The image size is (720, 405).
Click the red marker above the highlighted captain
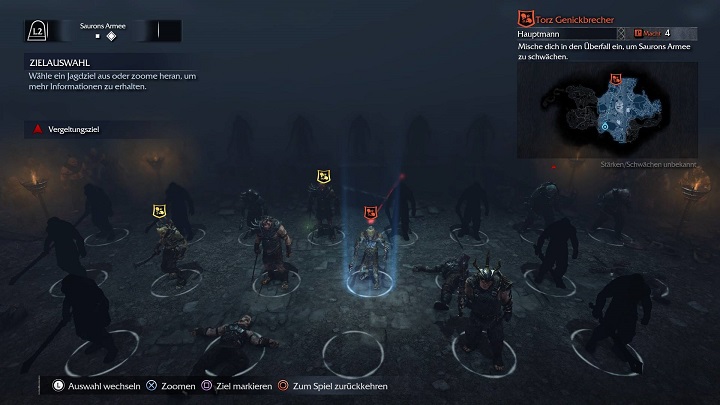370,212
